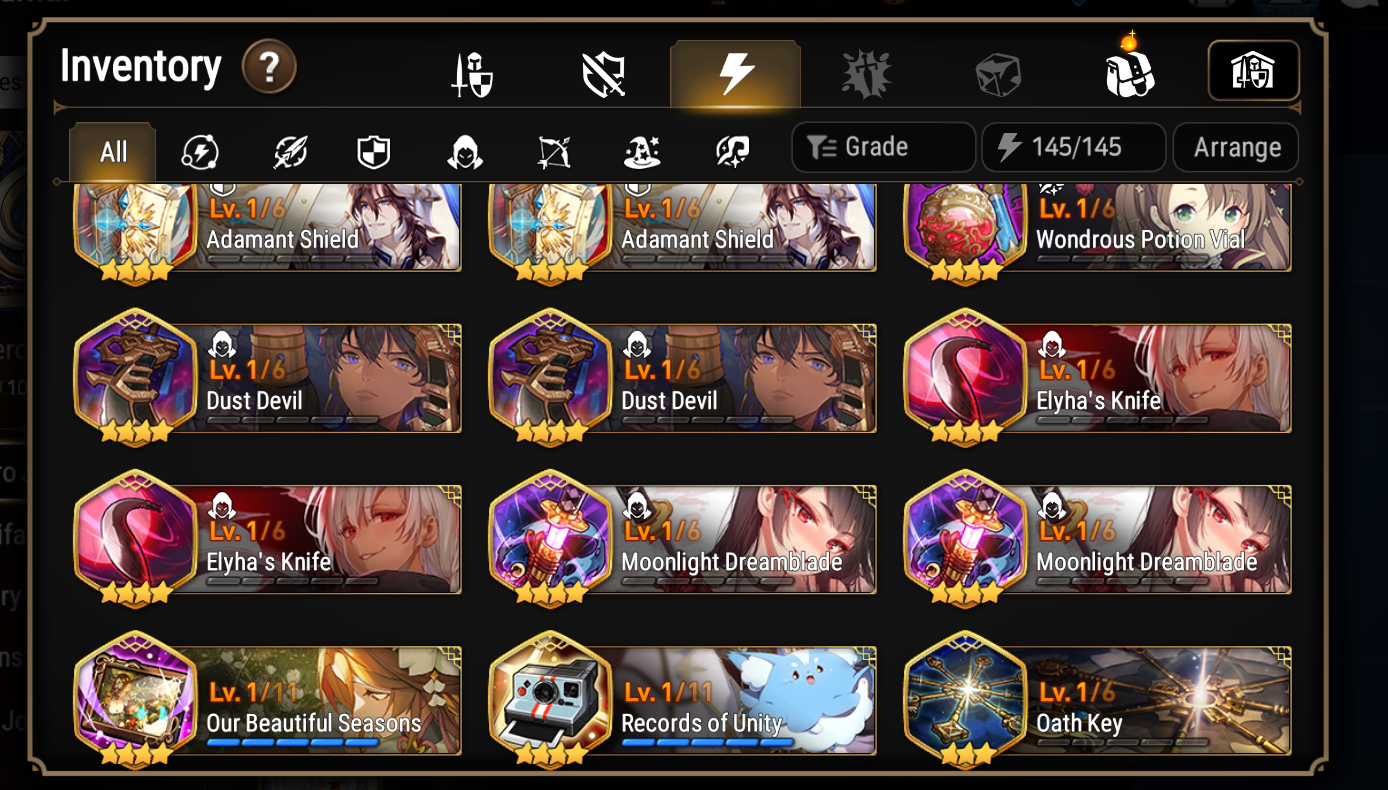Open the cube Materials category icon
This screenshot has height=790, width=1388.
pos(996,73)
